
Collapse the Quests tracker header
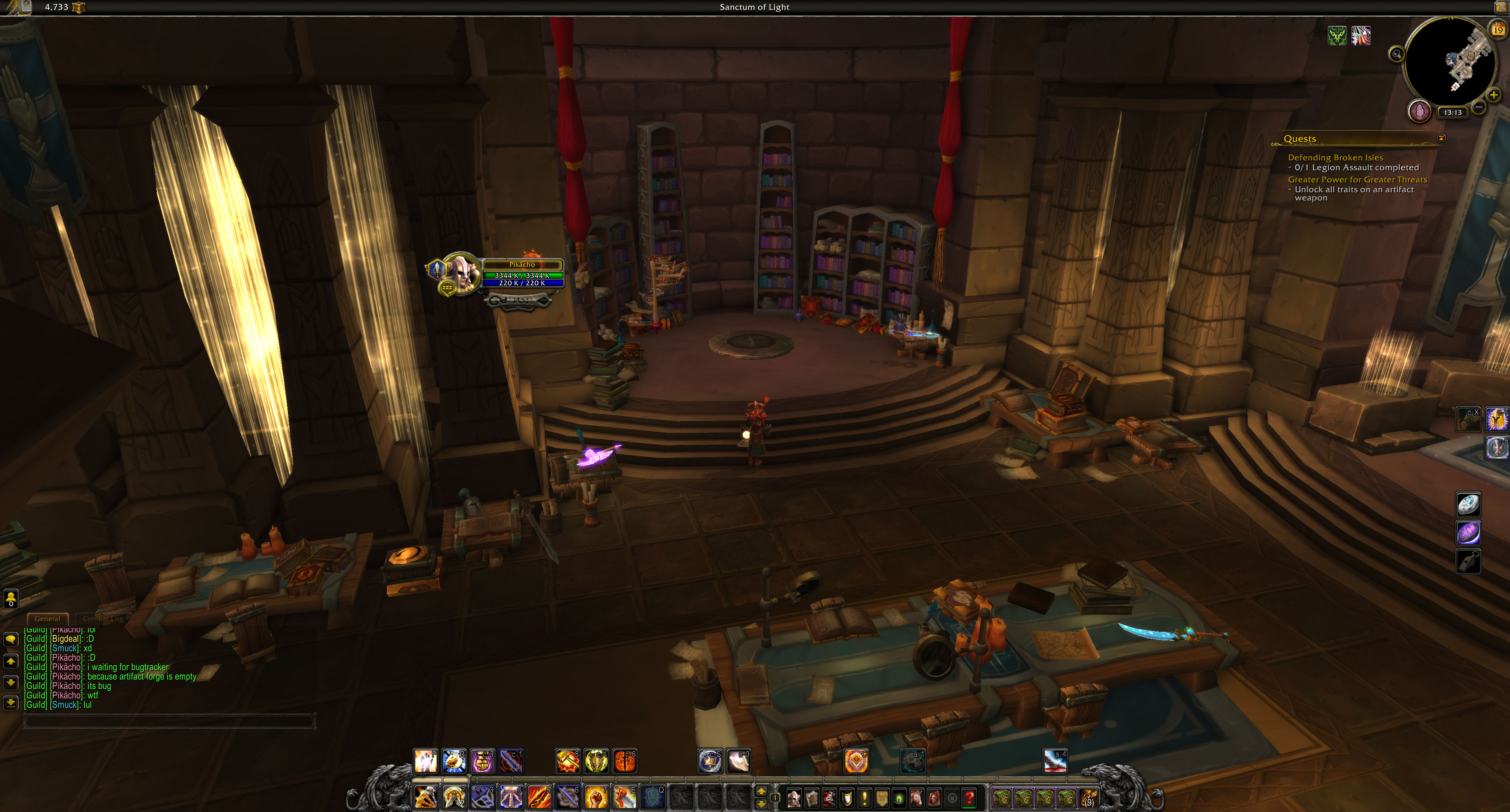click(x=1442, y=138)
